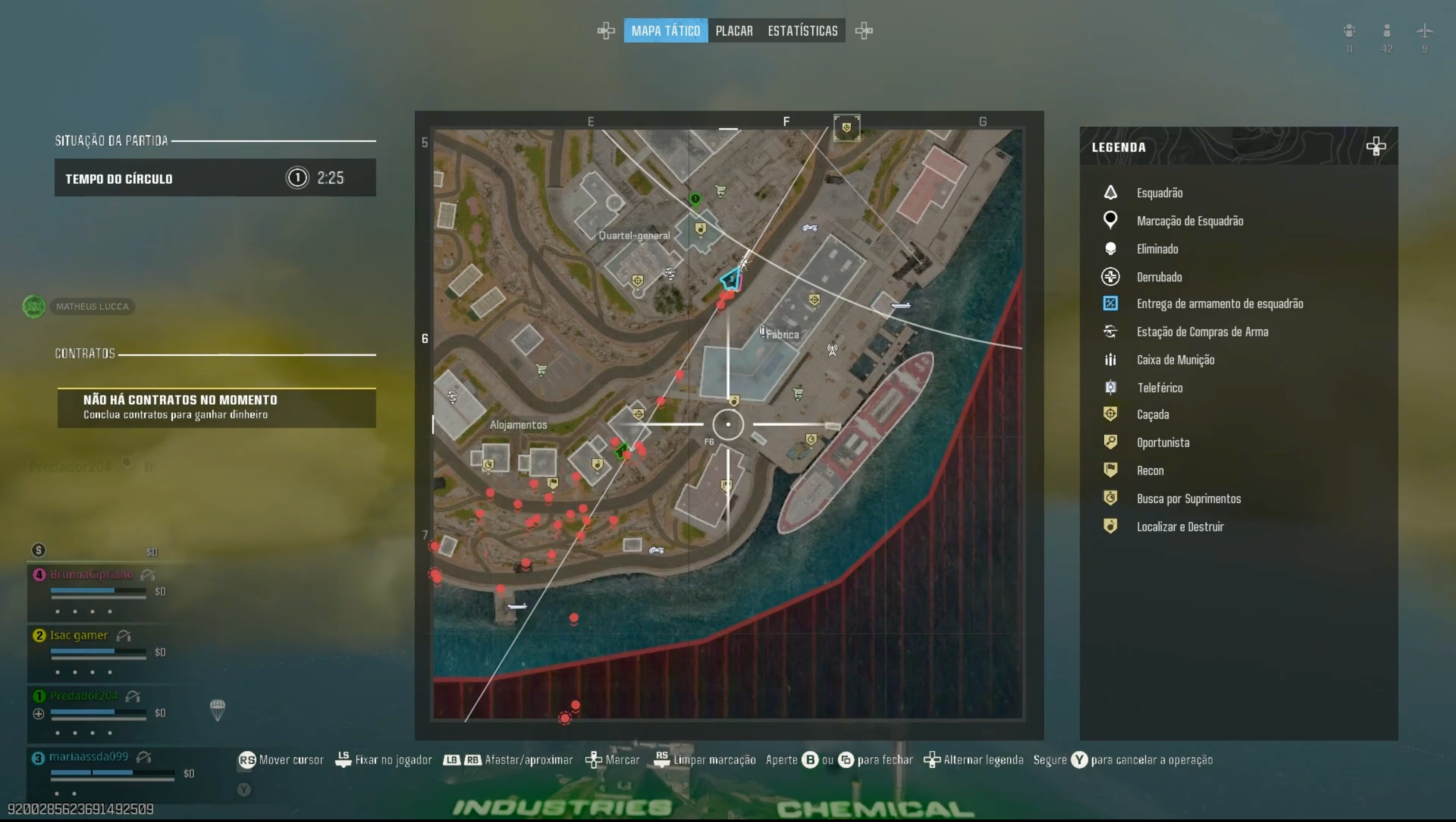
Task: Click the Derrubado crosshair icon in legend
Action: [x=1111, y=277]
